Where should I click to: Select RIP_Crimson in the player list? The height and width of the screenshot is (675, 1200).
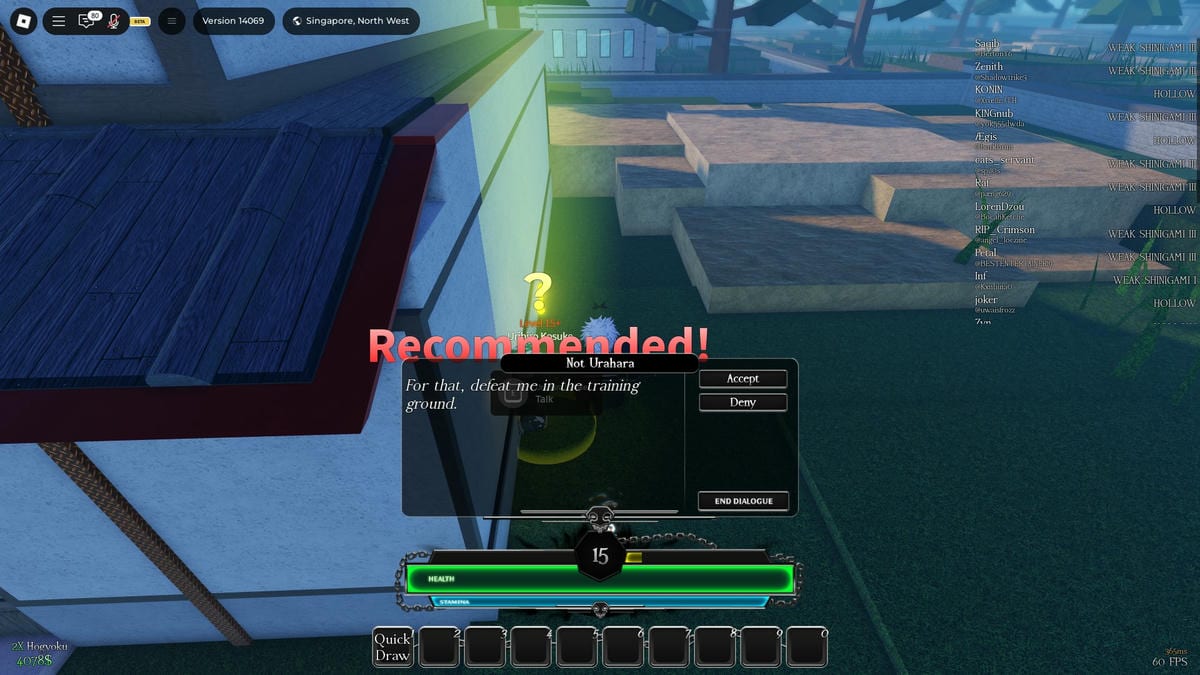coord(1005,230)
